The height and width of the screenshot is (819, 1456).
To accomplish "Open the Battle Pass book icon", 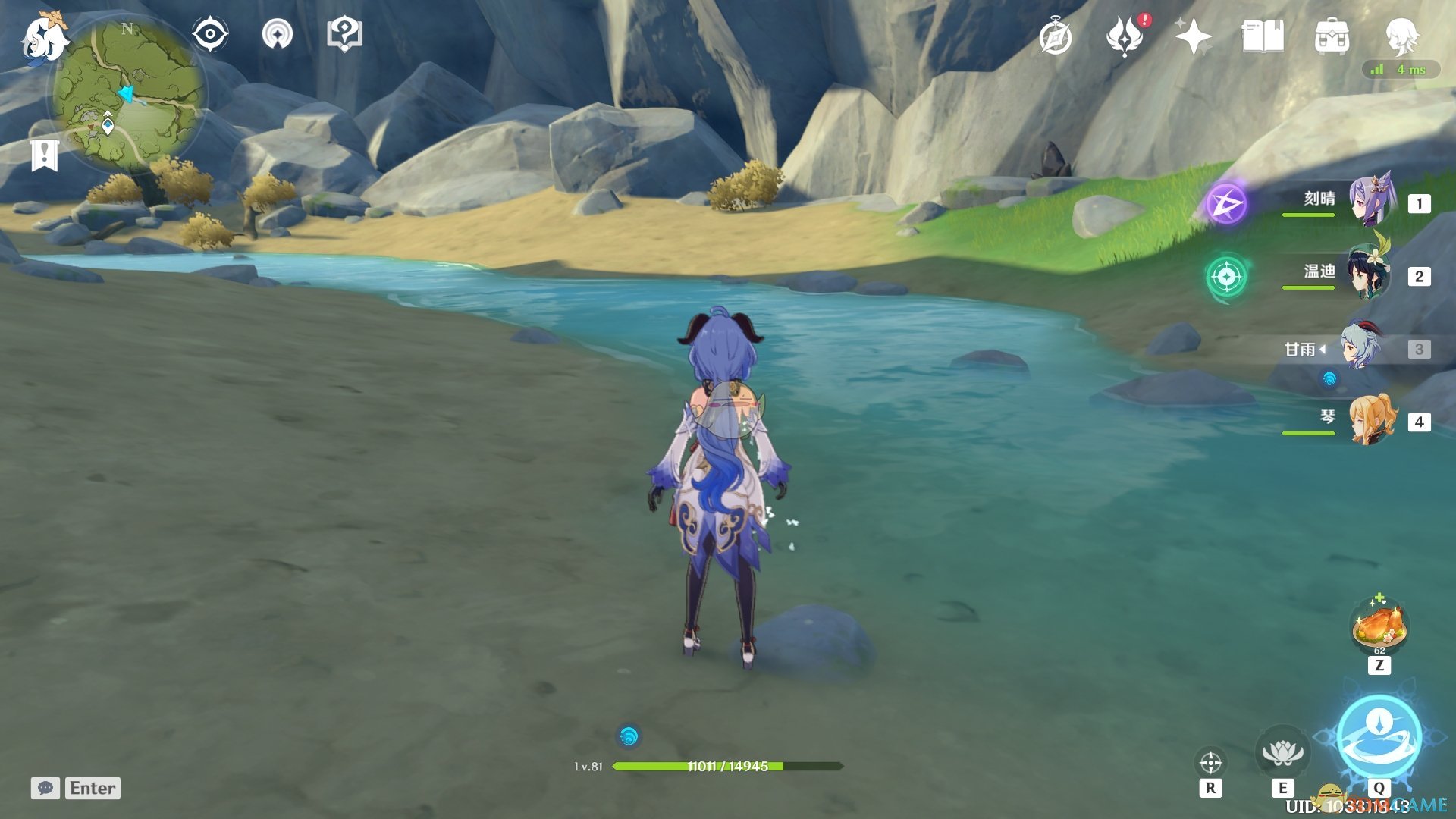I will 1263,36.
